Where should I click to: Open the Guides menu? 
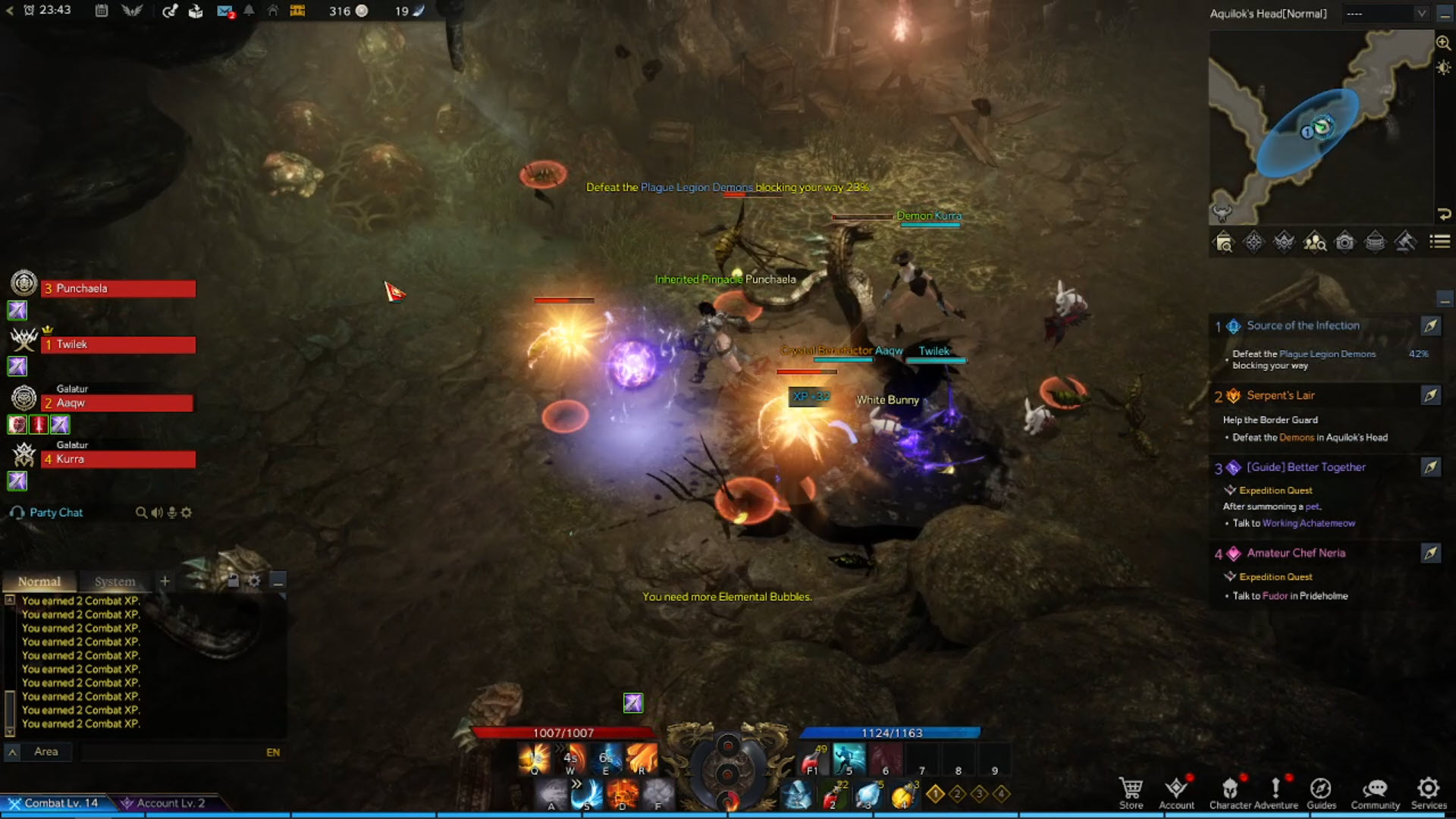pos(1321,792)
